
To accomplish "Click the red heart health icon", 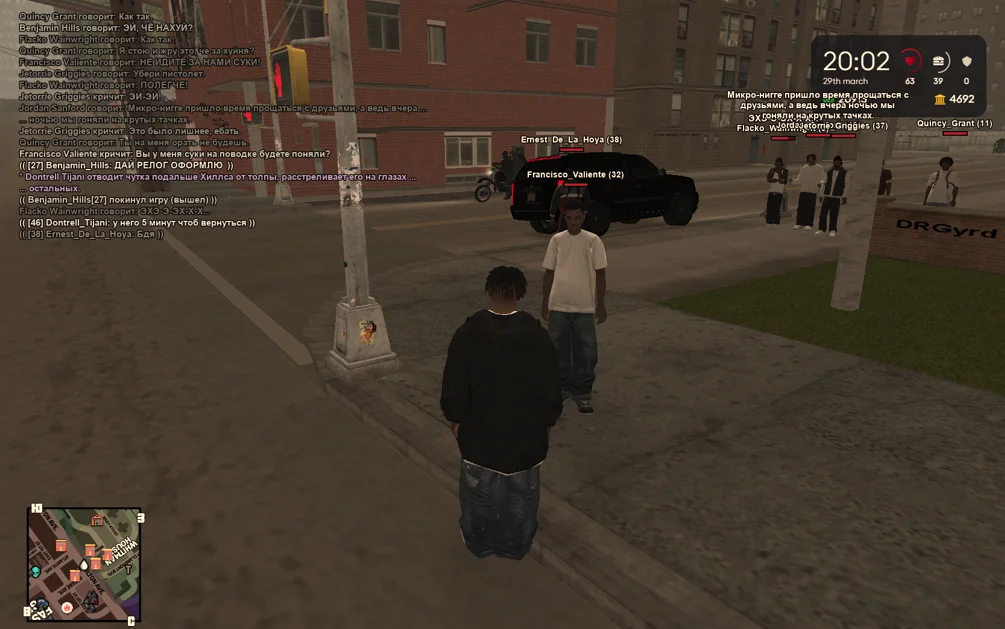I will click(909, 60).
